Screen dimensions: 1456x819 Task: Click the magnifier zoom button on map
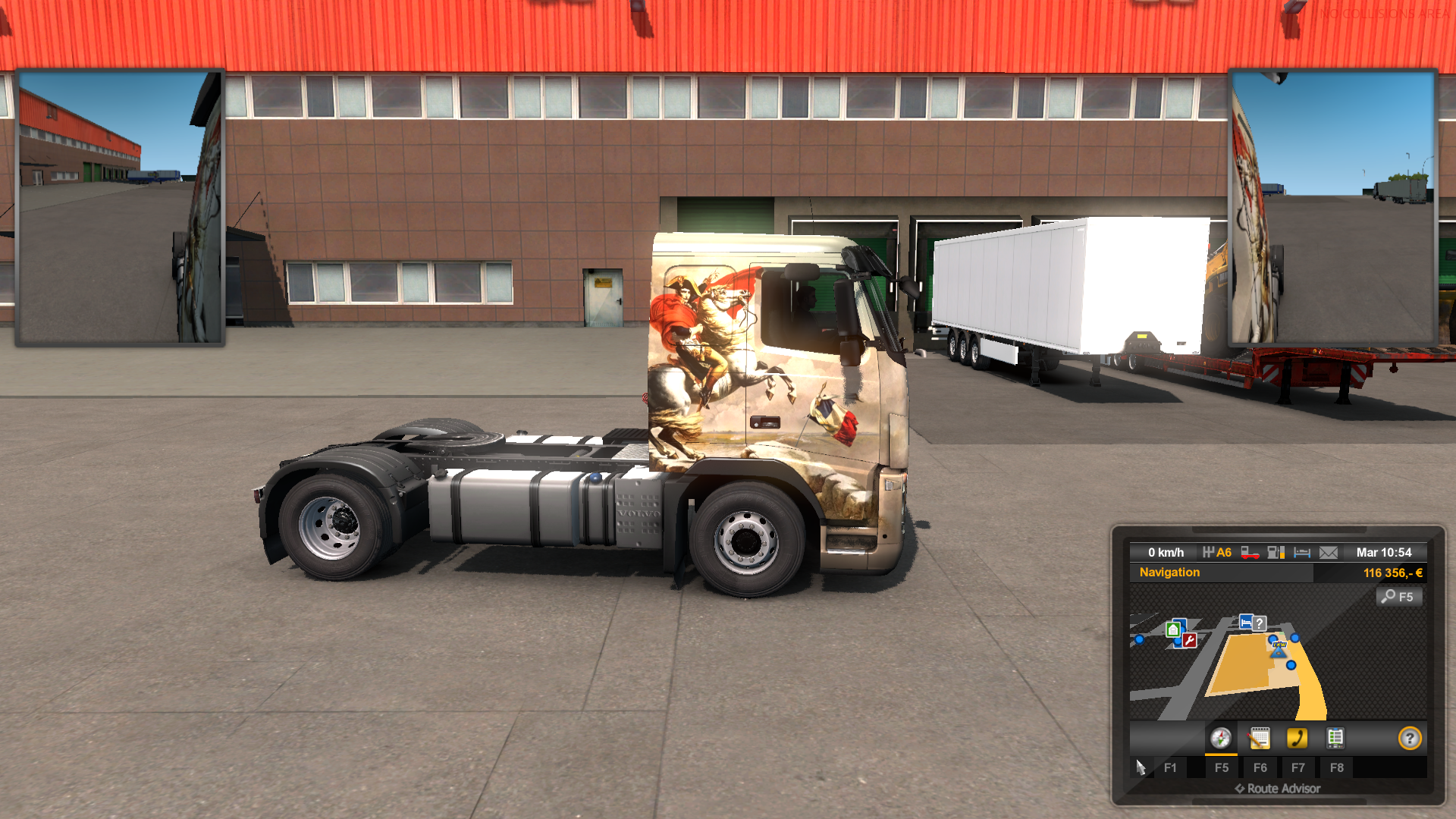[x=1398, y=597]
